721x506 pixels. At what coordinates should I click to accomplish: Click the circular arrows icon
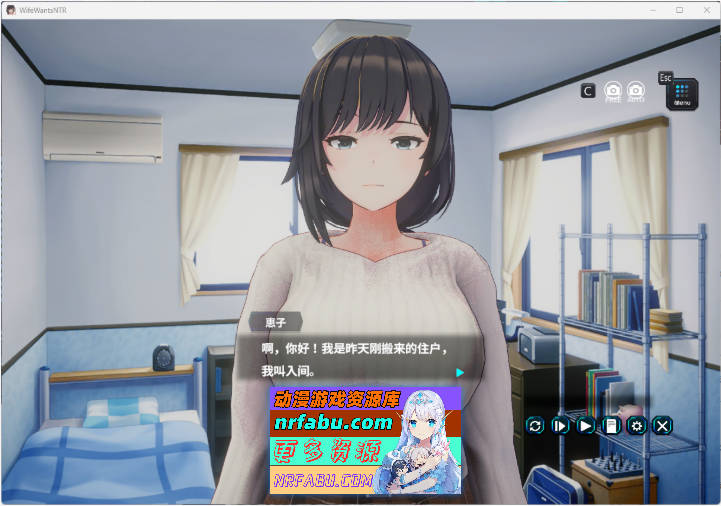tap(535, 425)
